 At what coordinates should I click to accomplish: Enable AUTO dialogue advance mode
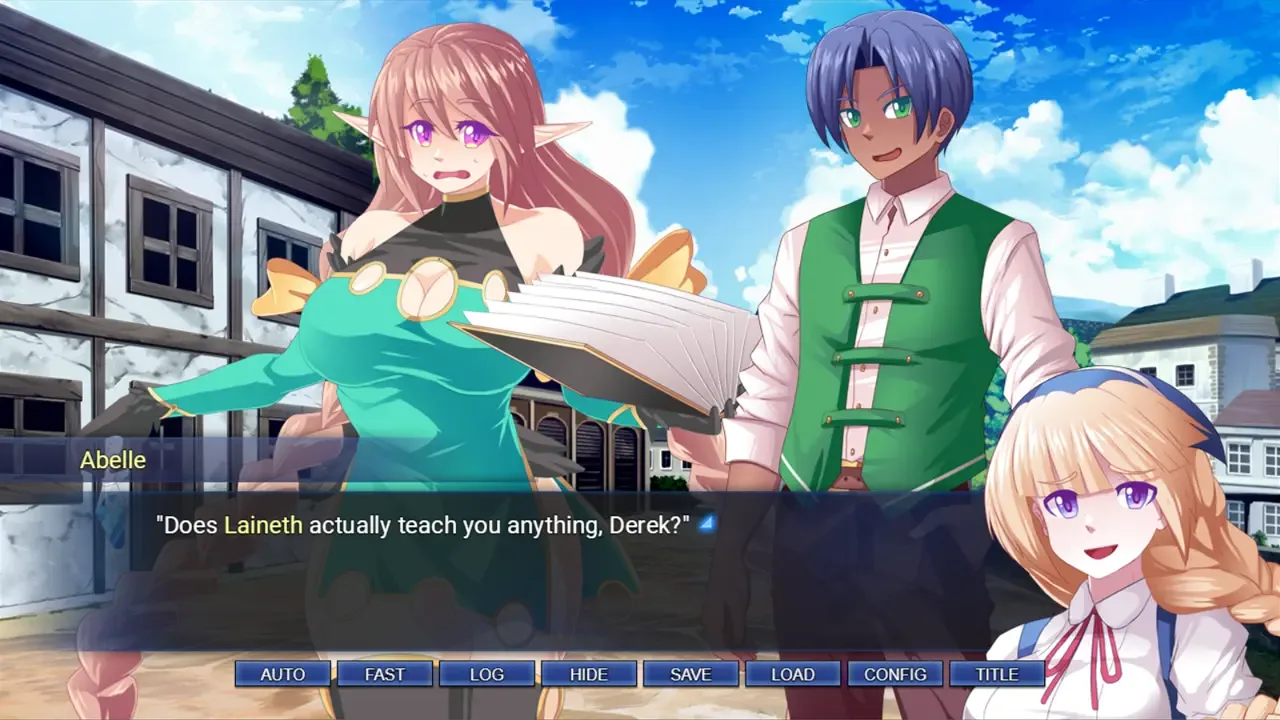coord(283,674)
